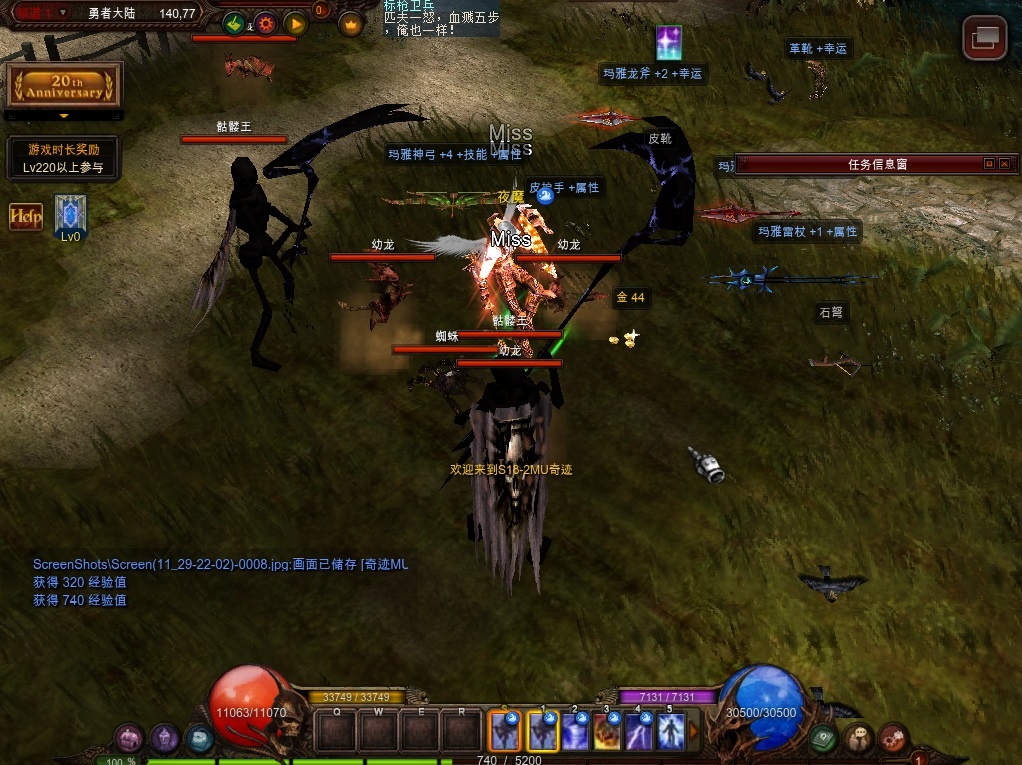Open the orange gear settings icon
Viewport: 1022px width, 765px height.
coord(265,24)
